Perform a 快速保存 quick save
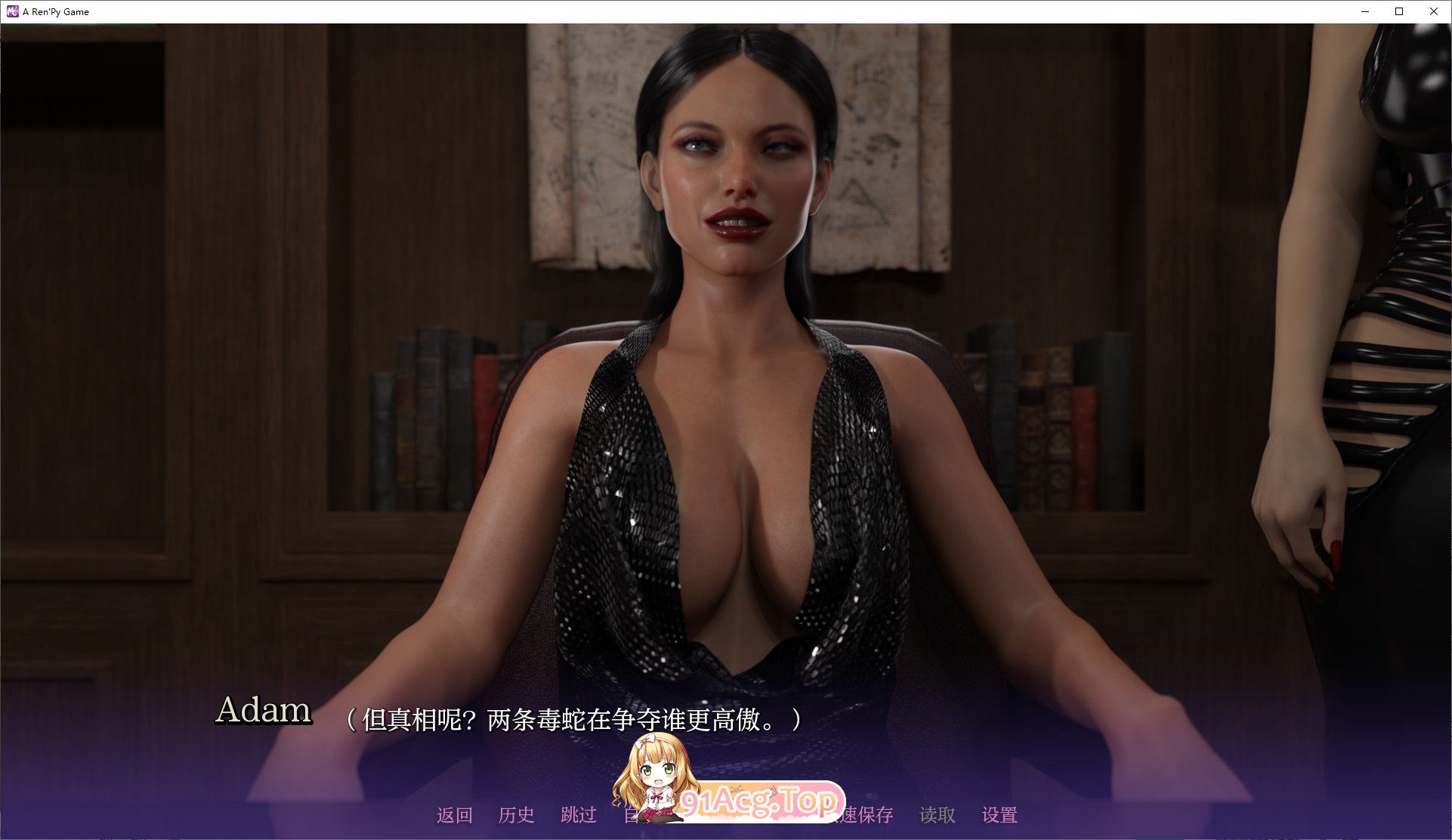Screen dimensions: 1452x840 (861, 815)
